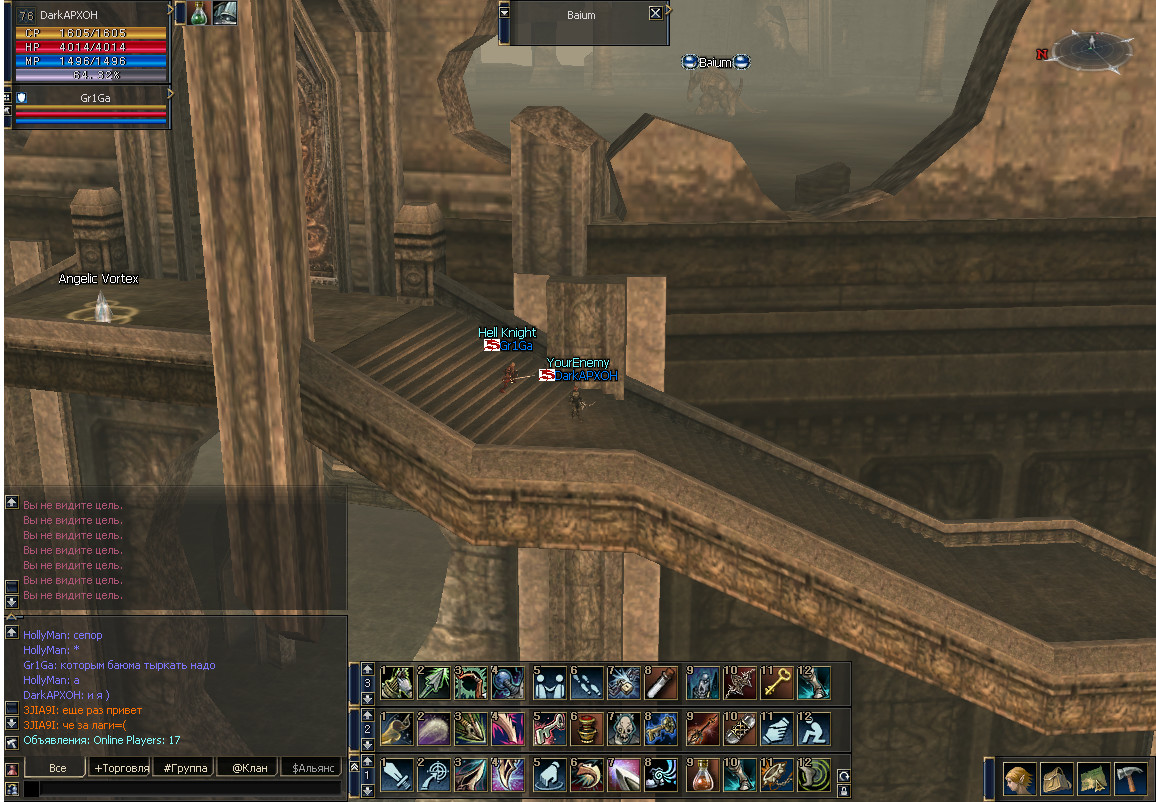Screen dimensions: 1156x802
Task: Close the Baium target window
Action: point(655,13)
